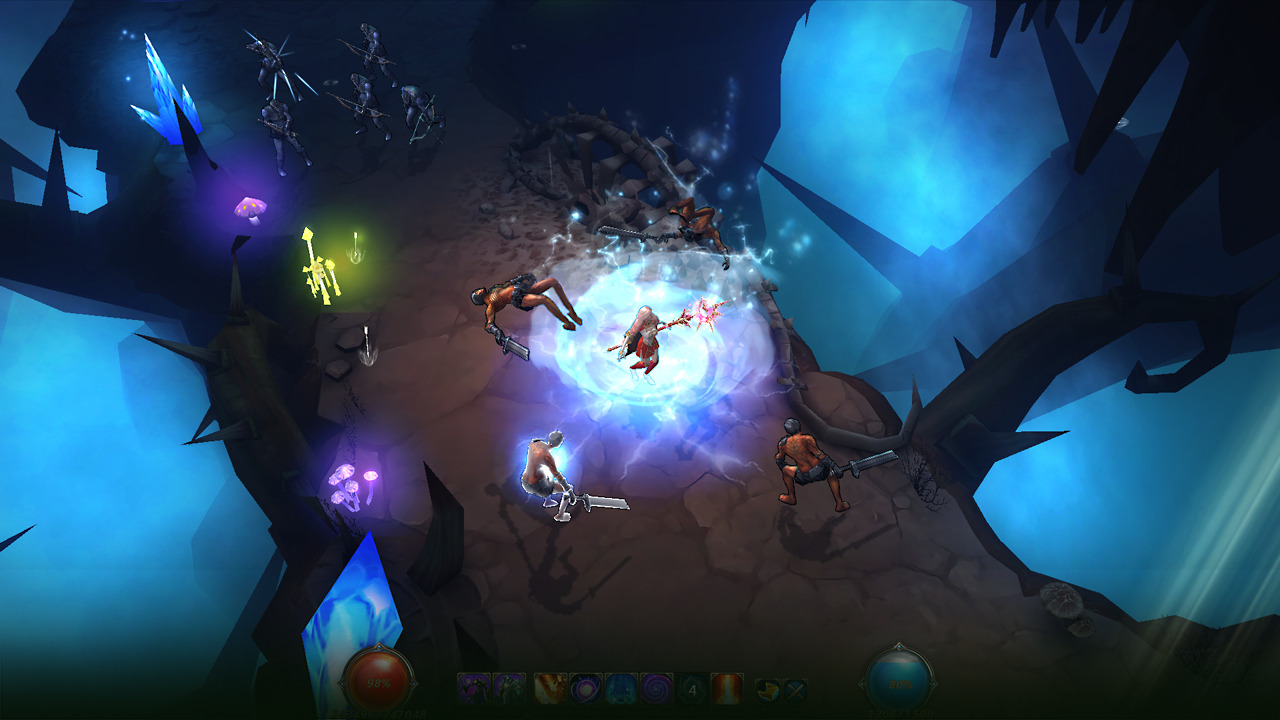The height and width of the screenshot is (720, 1280).
Task: Choose the dark robed figure skill icon
Action: pos(509,688)
